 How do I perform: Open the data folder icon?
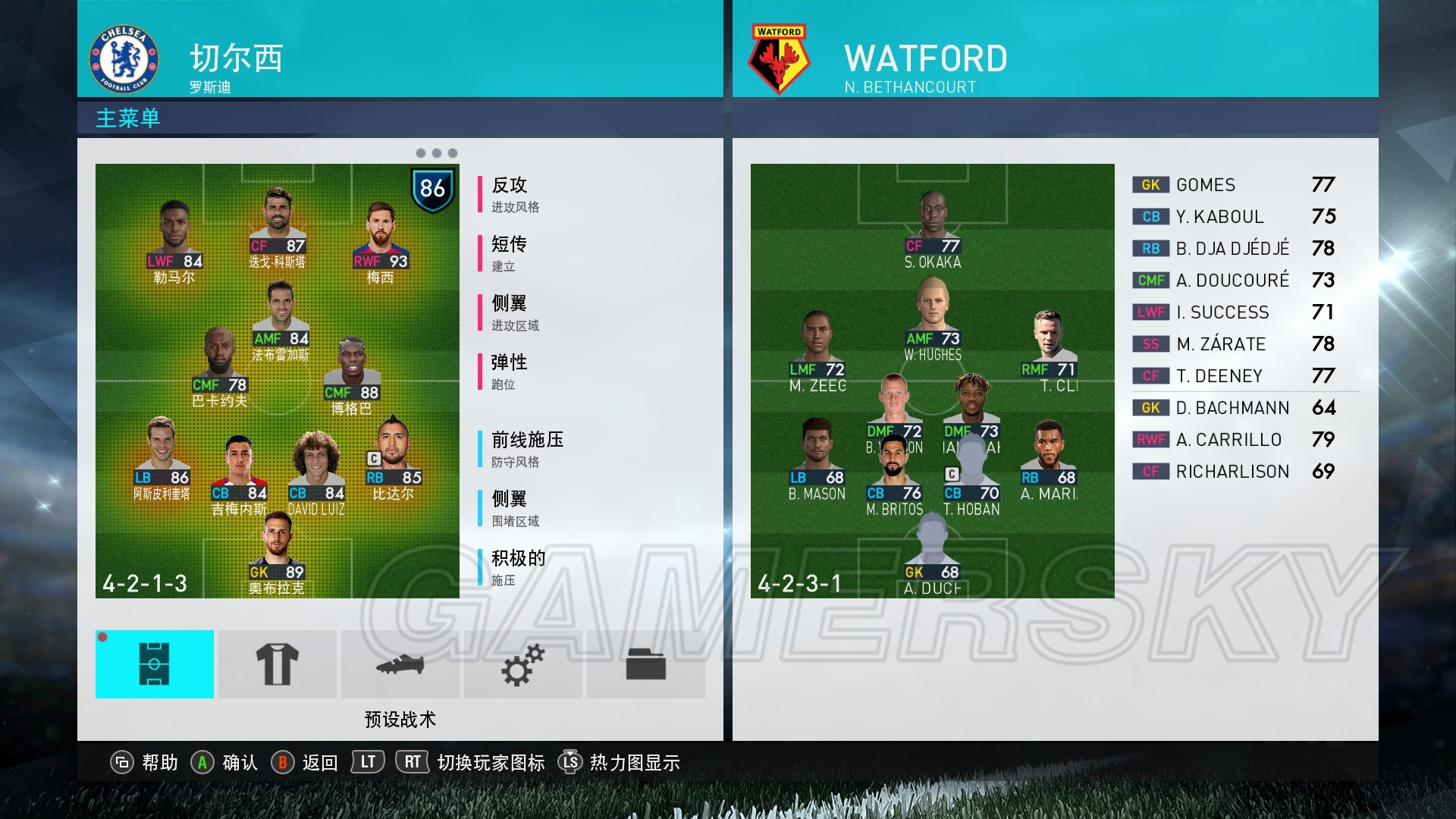(x=646, y=664)
